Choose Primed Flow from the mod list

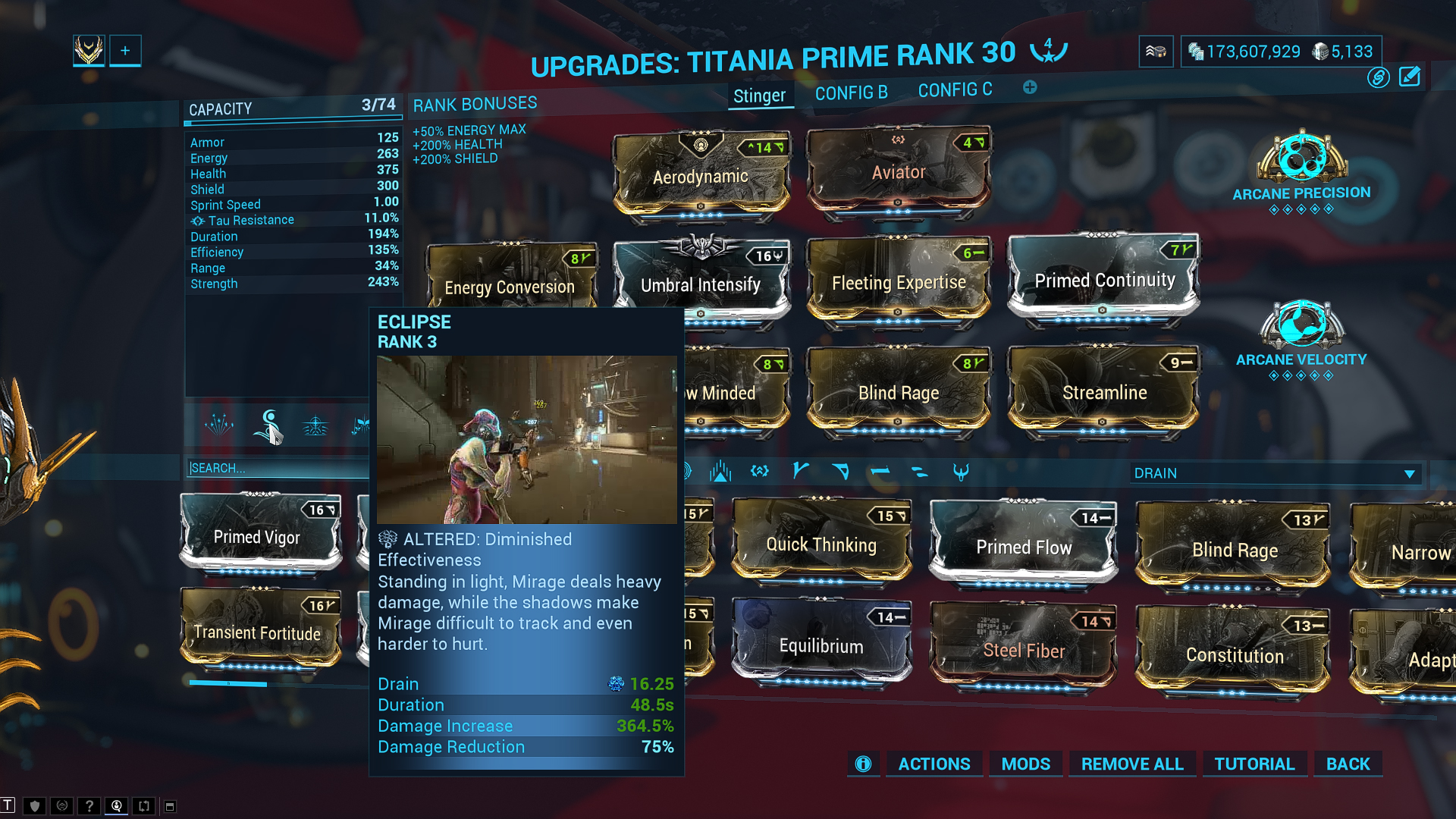(x=1024, y=546)
